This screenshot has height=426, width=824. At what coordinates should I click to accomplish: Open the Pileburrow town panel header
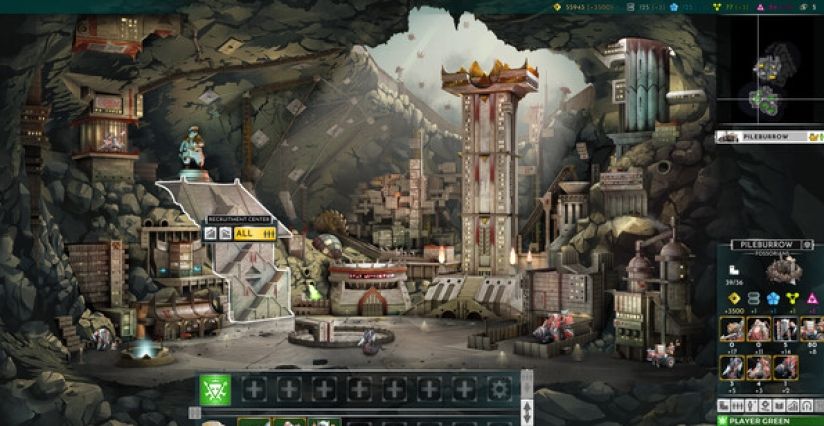(768, 244)
